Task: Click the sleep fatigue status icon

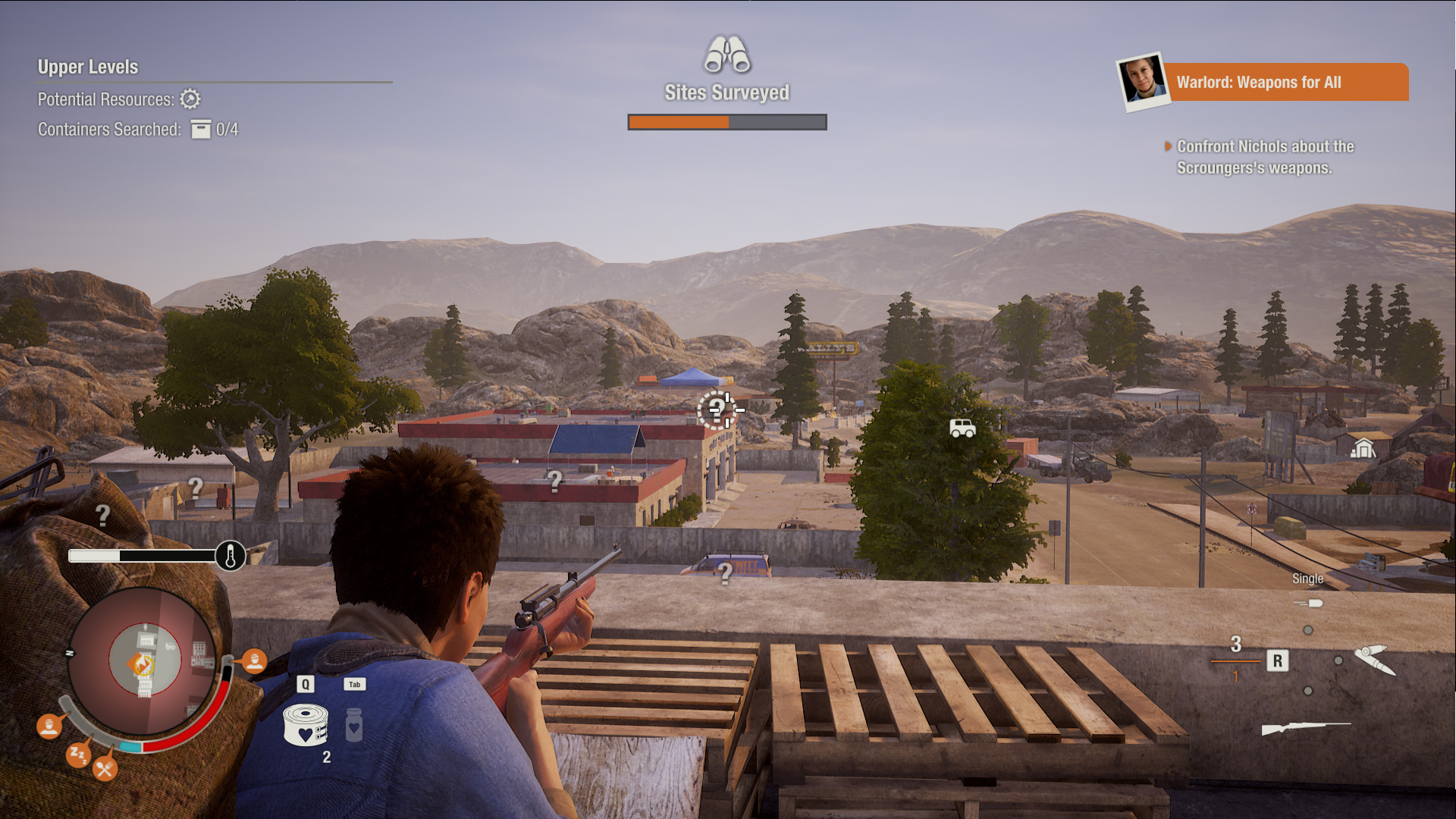Action: pos(77,754)
